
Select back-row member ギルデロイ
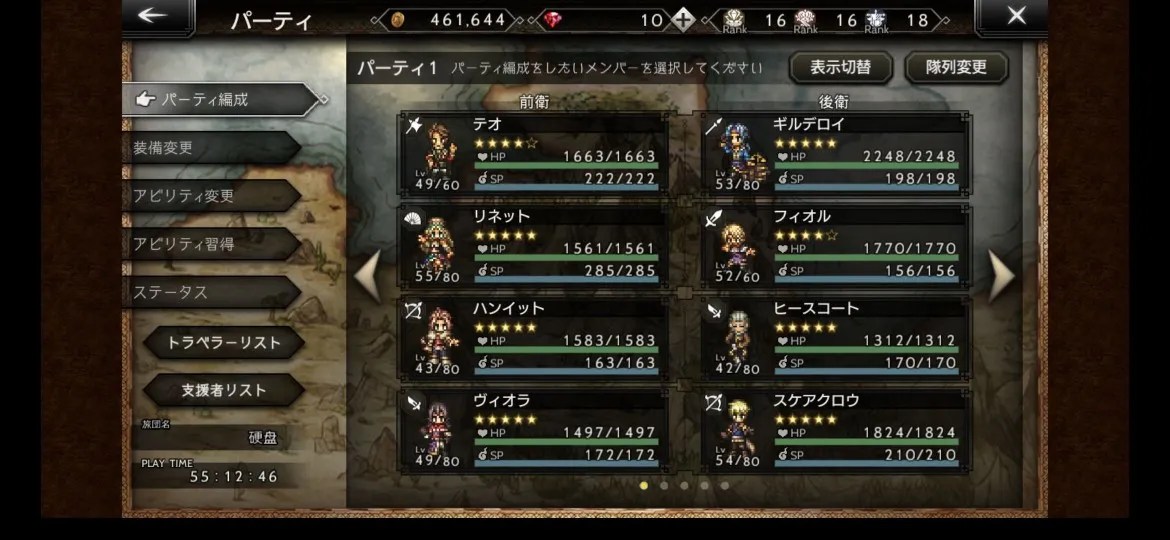834,152
